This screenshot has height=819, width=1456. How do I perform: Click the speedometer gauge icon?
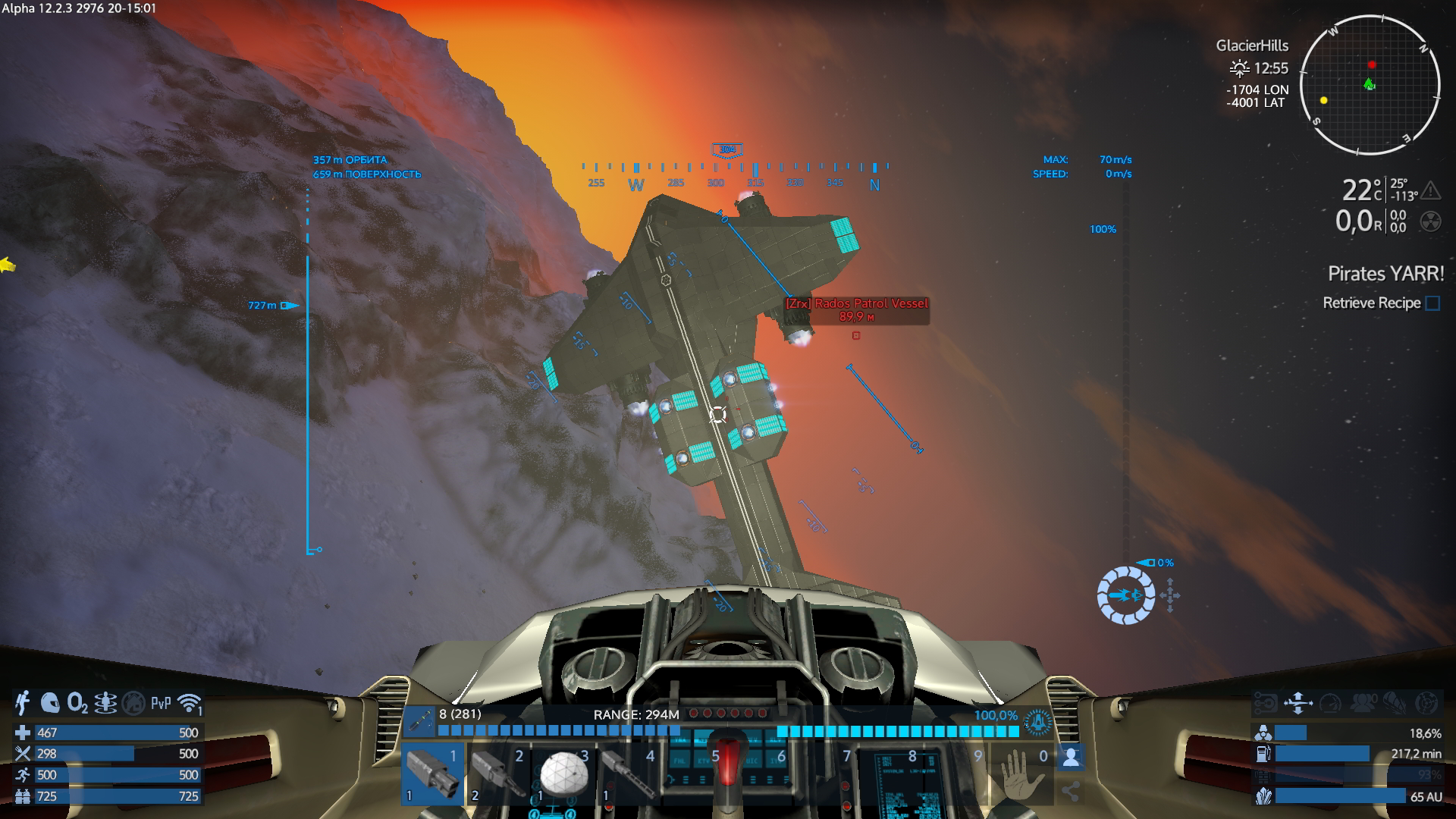[1330, 703]
